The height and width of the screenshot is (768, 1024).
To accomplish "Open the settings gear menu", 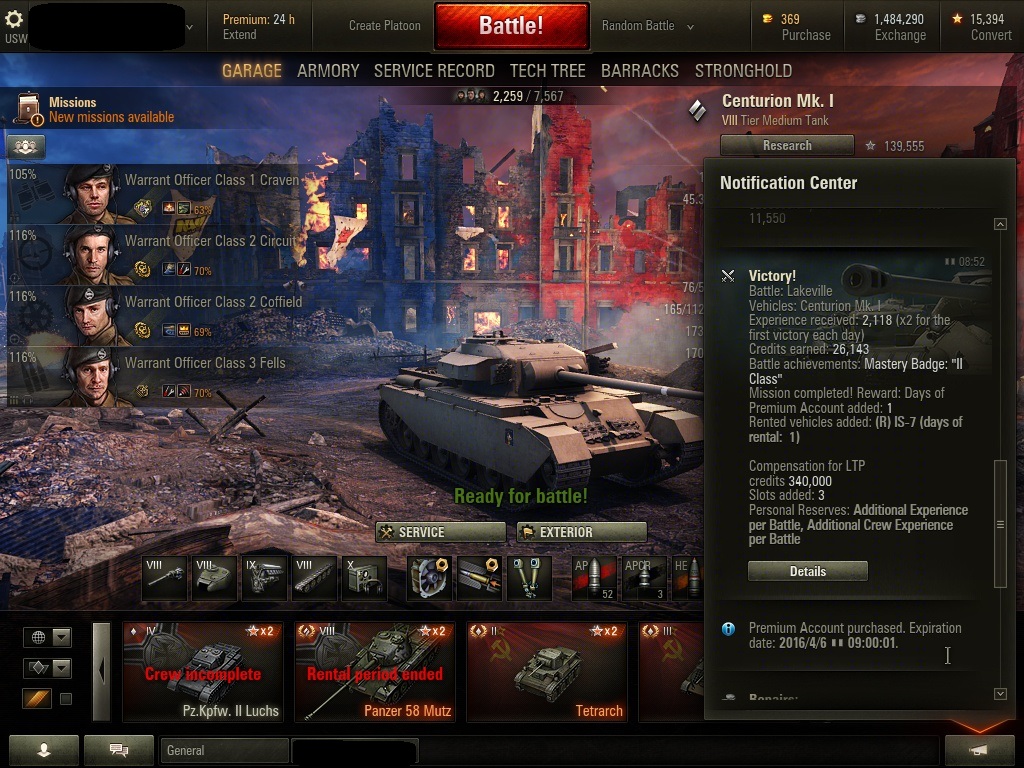I will (15, 20).
